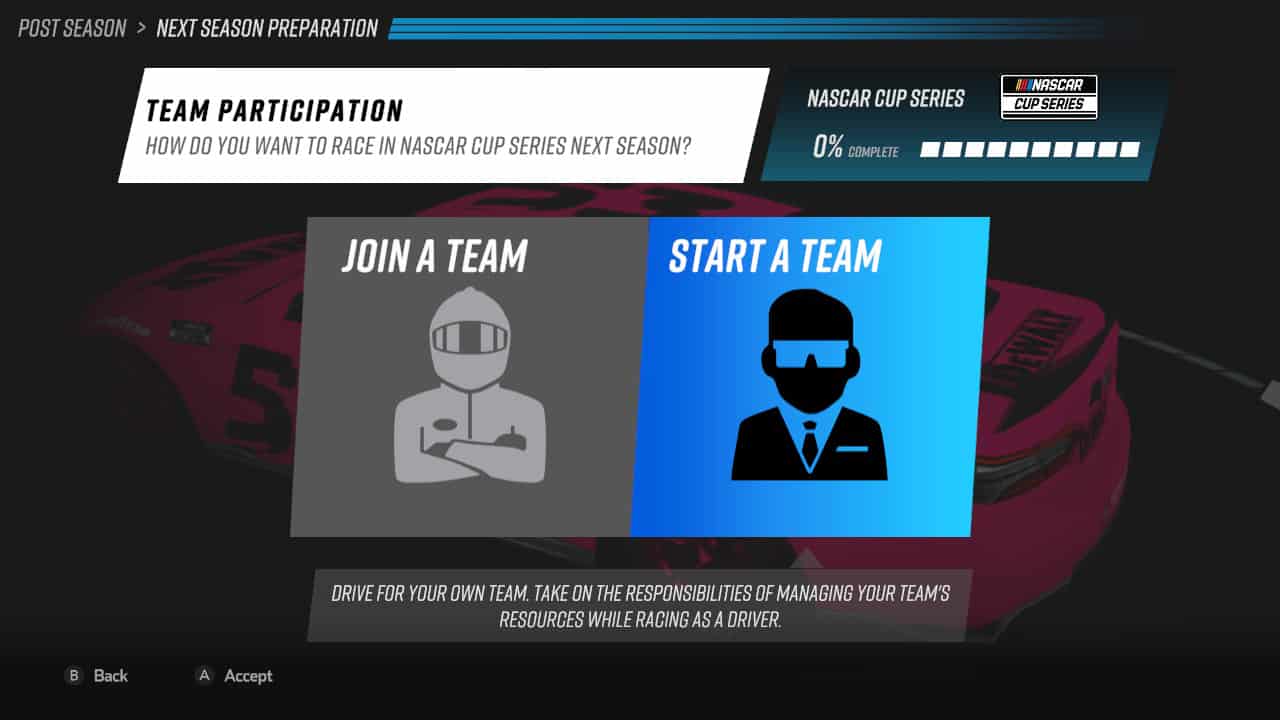Image resolution: width=1280 pixels, height=720 pixels.
Task: Click the B button back icon
Action: click(x=73, y=676)
